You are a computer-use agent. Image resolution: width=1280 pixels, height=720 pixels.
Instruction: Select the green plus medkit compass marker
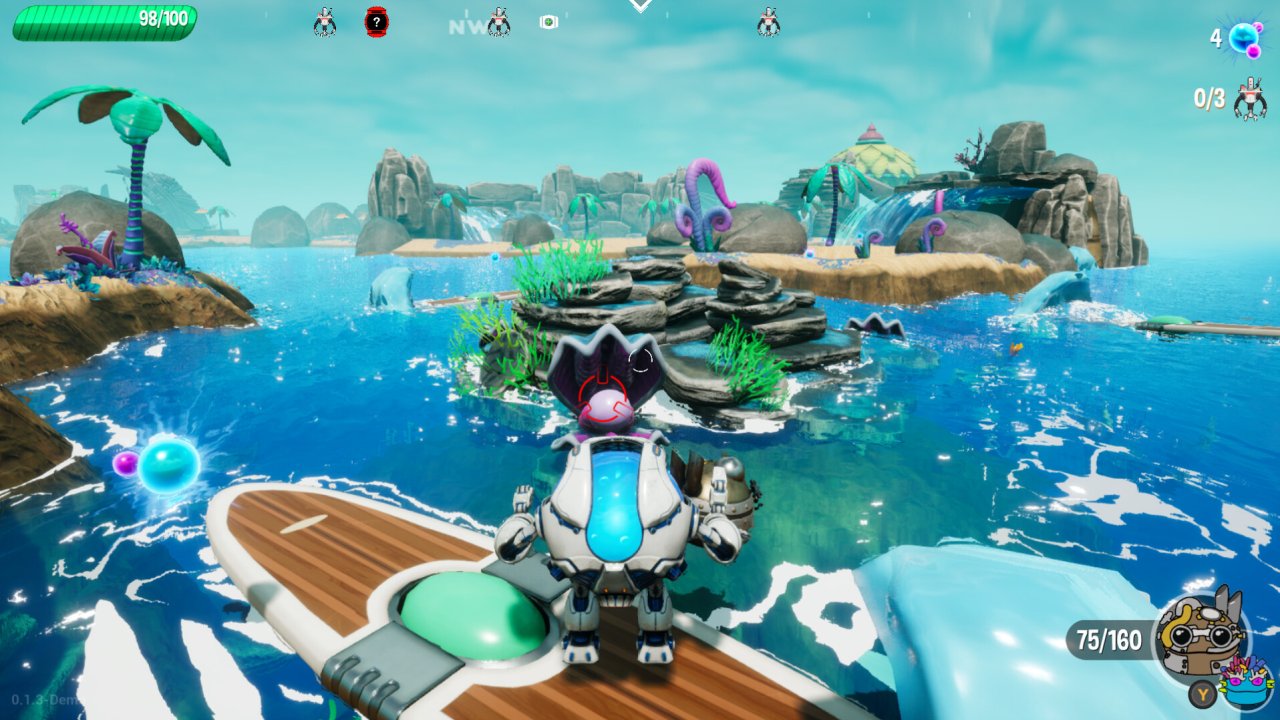tap(548, 22)
